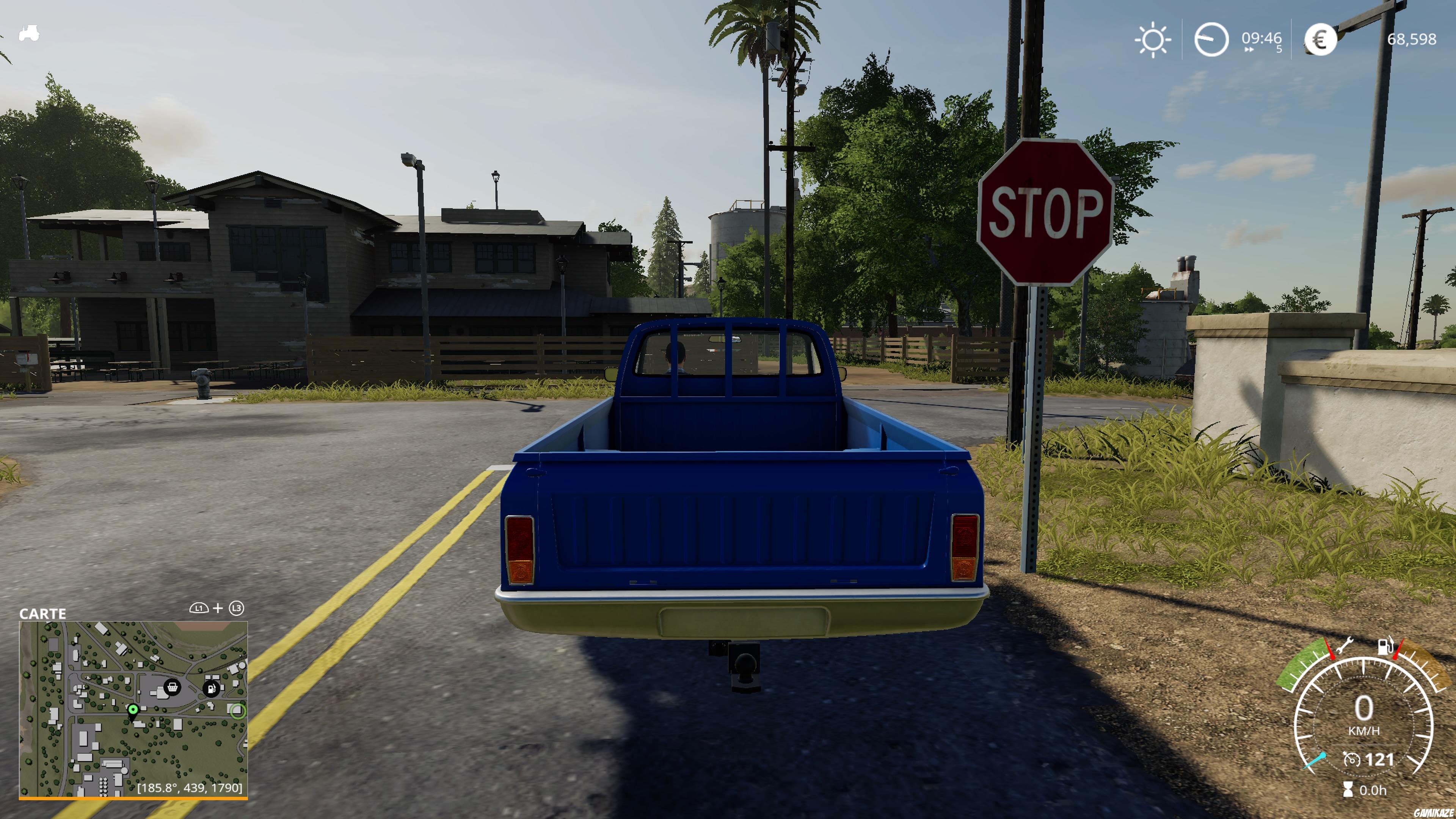Click the euro currency icon
Viewport: 1456px width, 819px height.
point(1321,39)
